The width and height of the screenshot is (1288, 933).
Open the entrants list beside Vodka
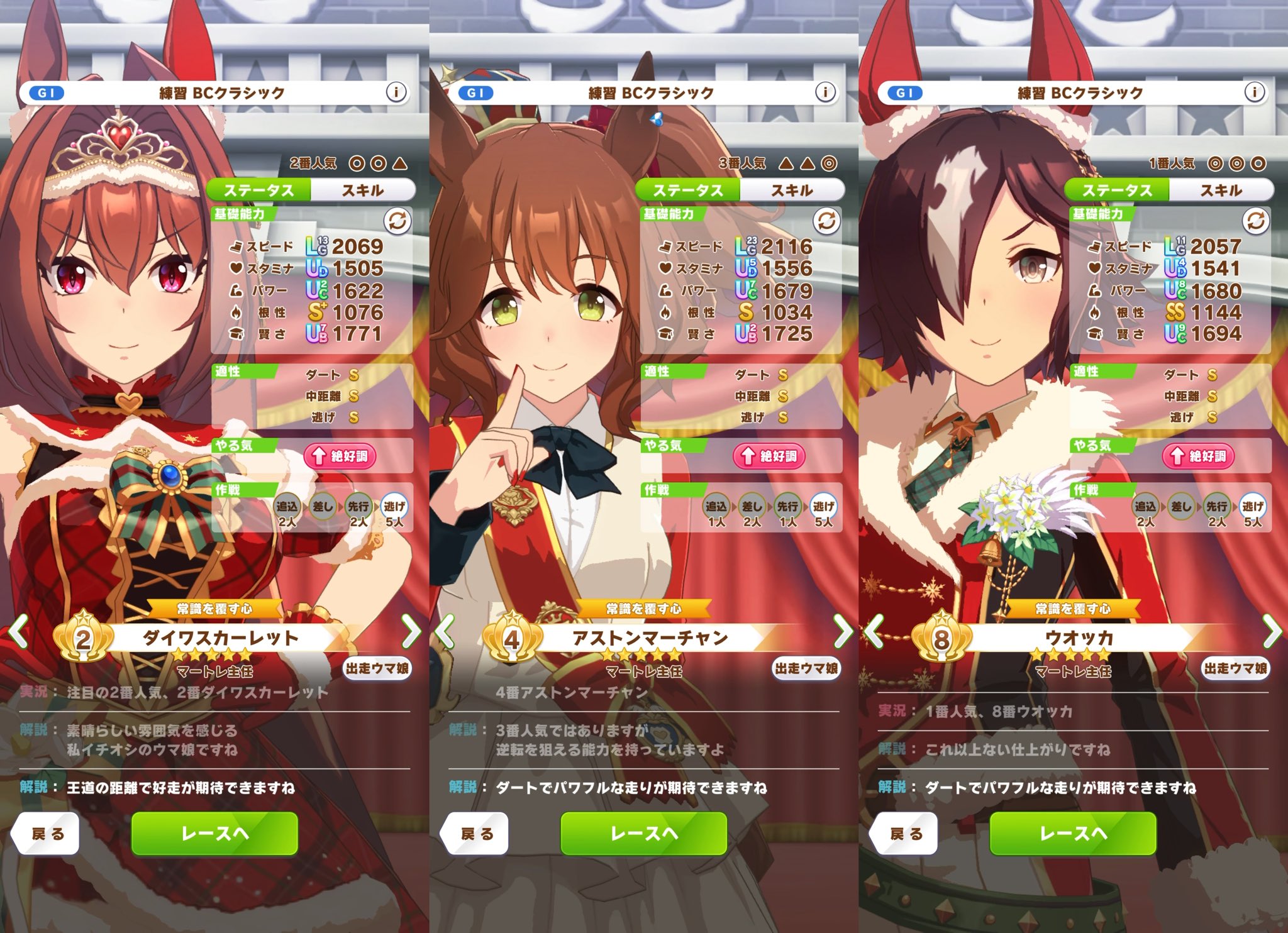pyautogui.click(x=1235, y=668)
